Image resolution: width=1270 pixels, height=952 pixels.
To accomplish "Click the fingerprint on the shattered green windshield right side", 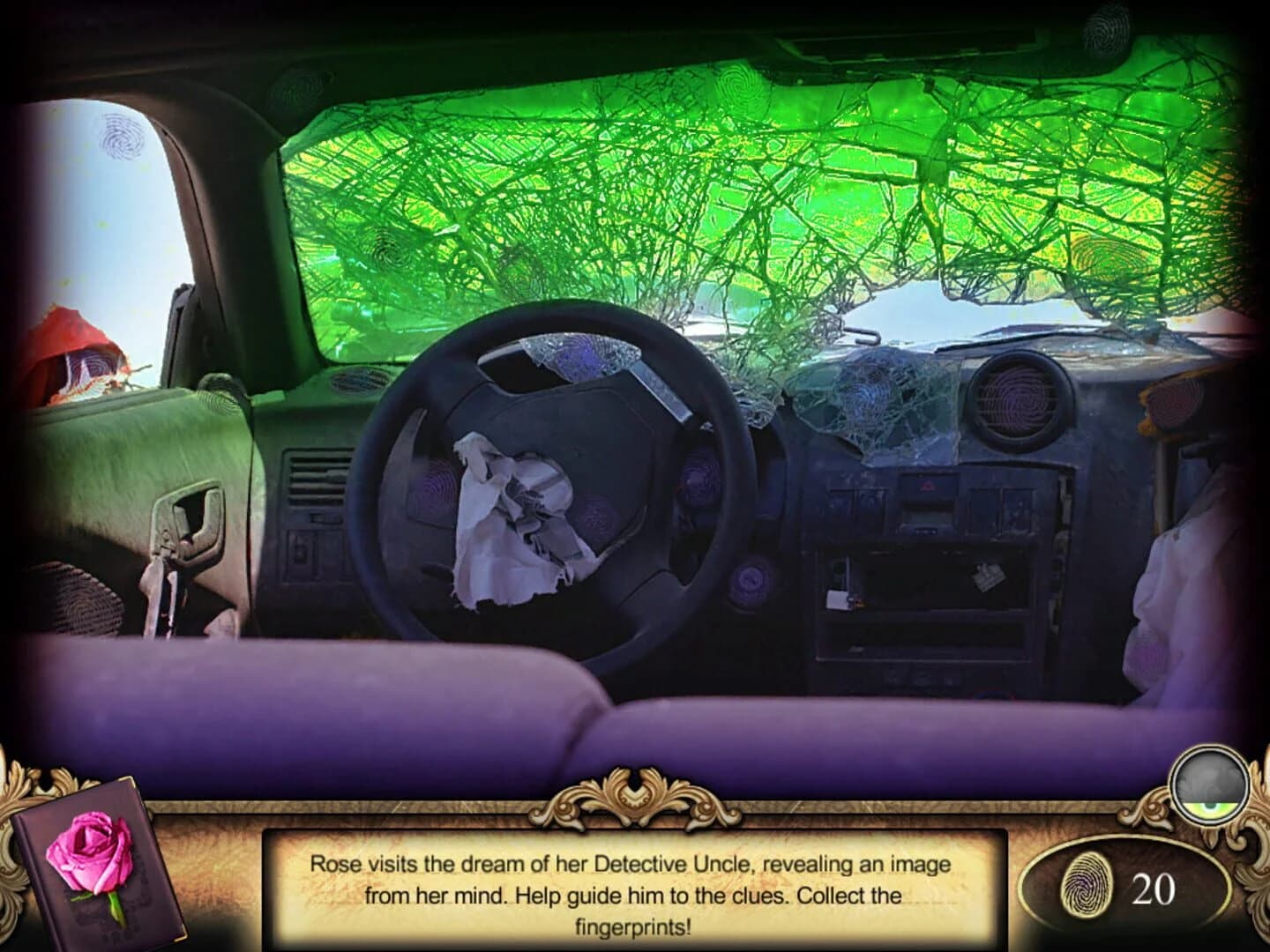I will point(1109,257).
